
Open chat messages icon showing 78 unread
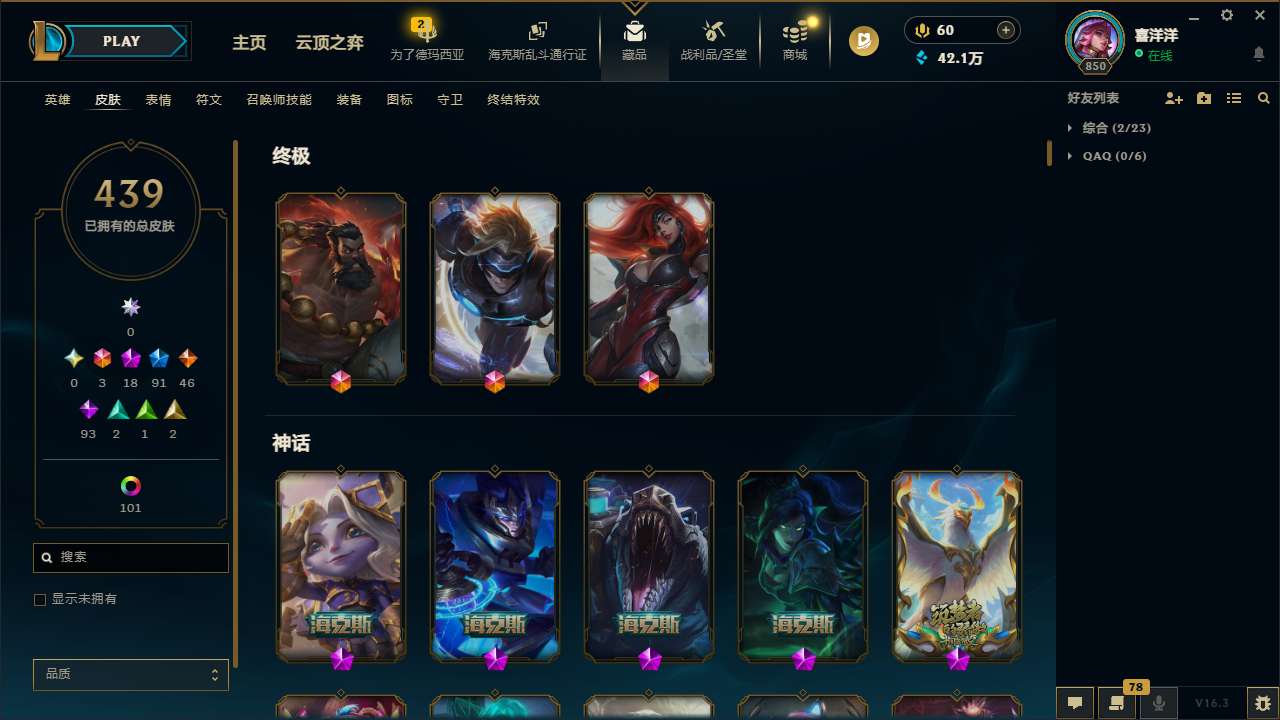coord(1115,703)
